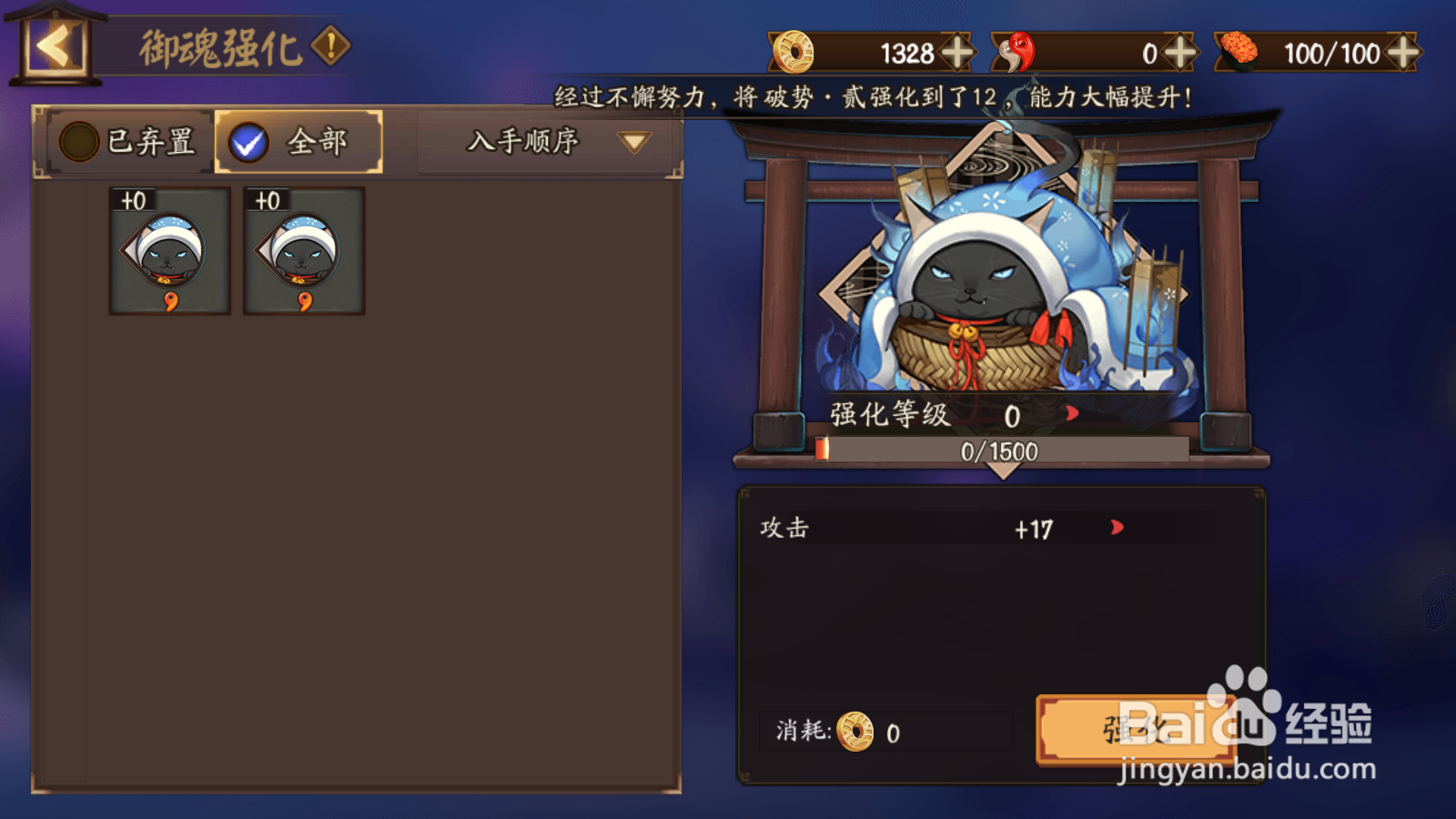Click the plus icon to buy more gold
1456x819 pixels.
[957, 53]
